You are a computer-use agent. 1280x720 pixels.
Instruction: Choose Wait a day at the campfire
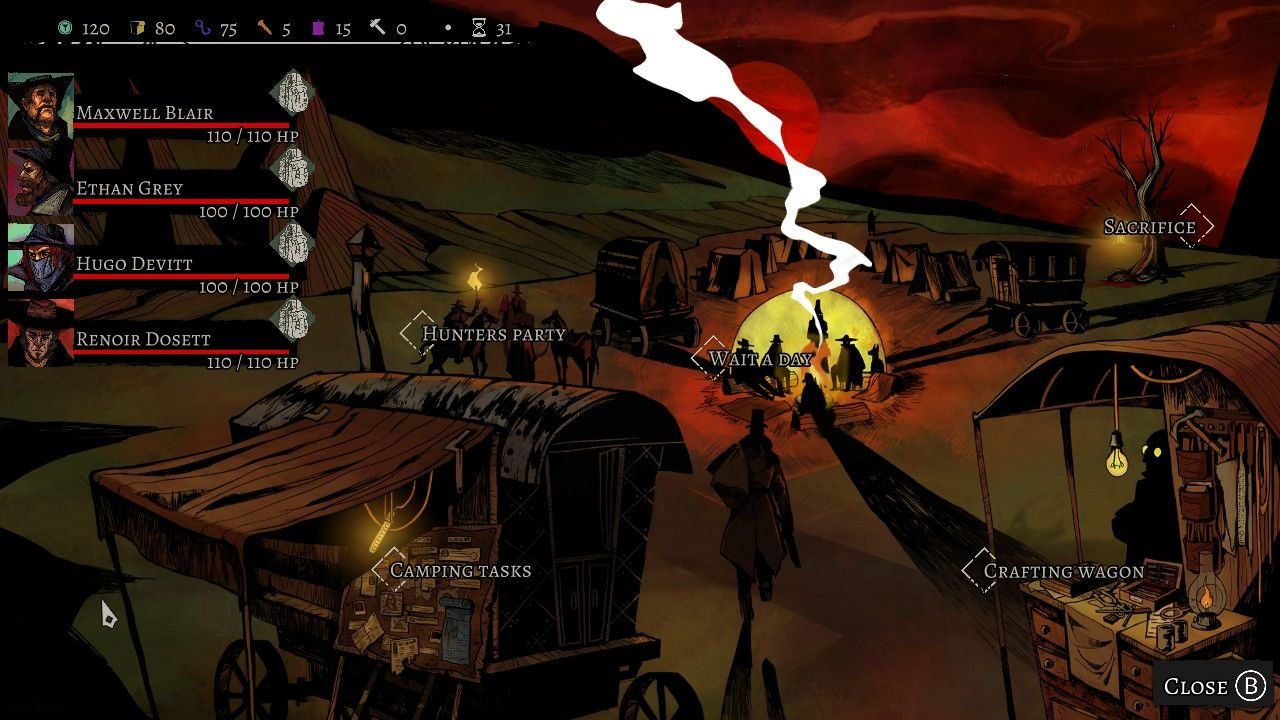point(759,359)
